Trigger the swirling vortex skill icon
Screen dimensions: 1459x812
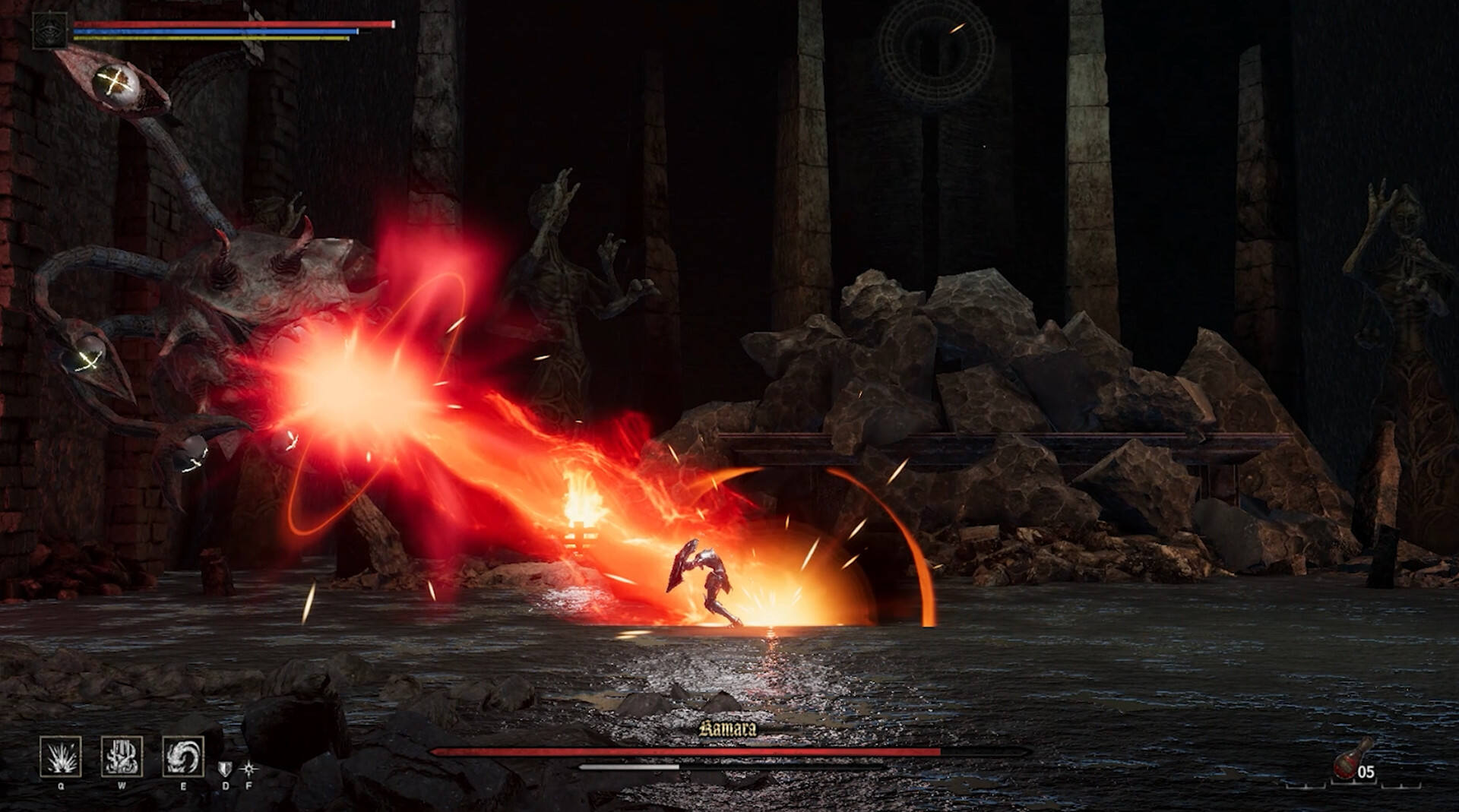point(183,756)
